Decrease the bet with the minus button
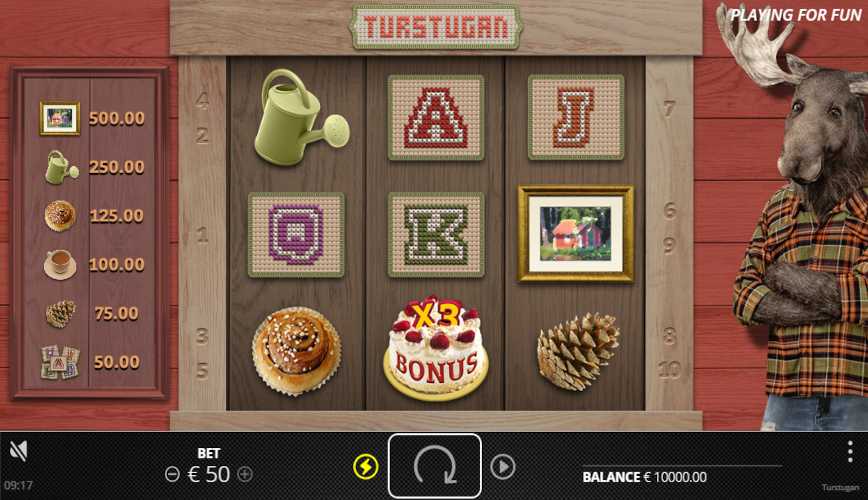868x500 pixels. coord(172,474)
